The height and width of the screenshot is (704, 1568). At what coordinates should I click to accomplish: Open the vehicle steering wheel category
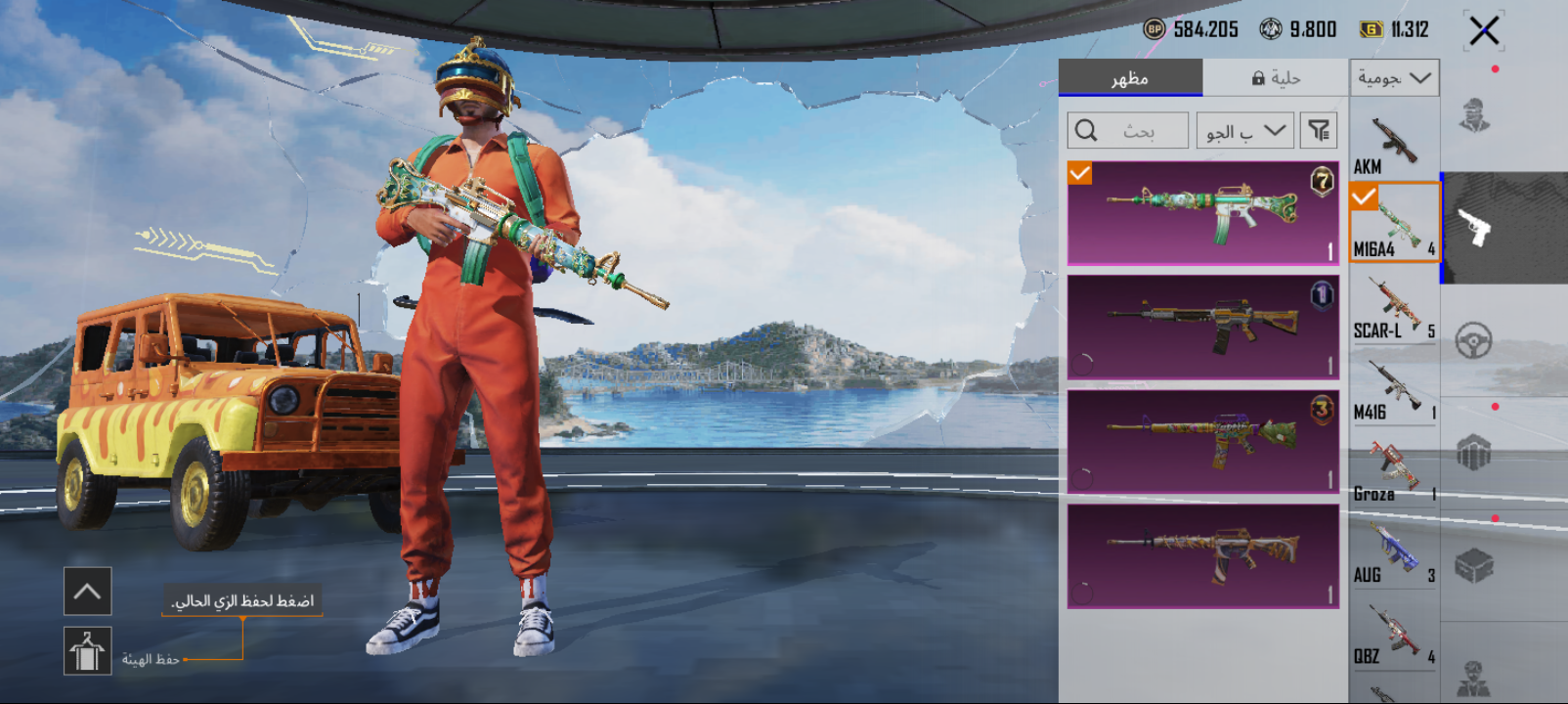[1474, 340]
